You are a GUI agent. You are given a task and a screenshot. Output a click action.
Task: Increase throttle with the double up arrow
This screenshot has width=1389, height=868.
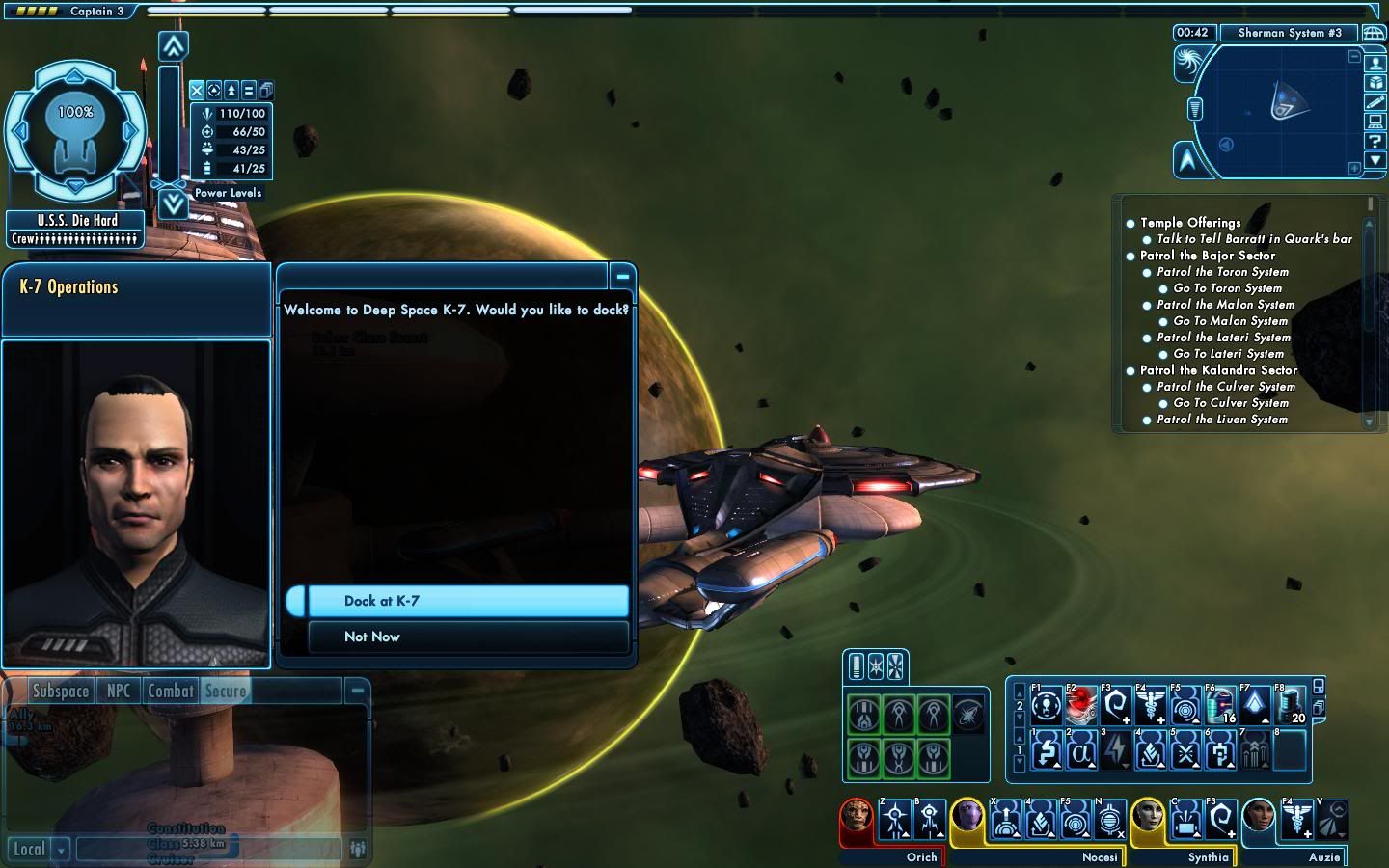pos(173,45)
